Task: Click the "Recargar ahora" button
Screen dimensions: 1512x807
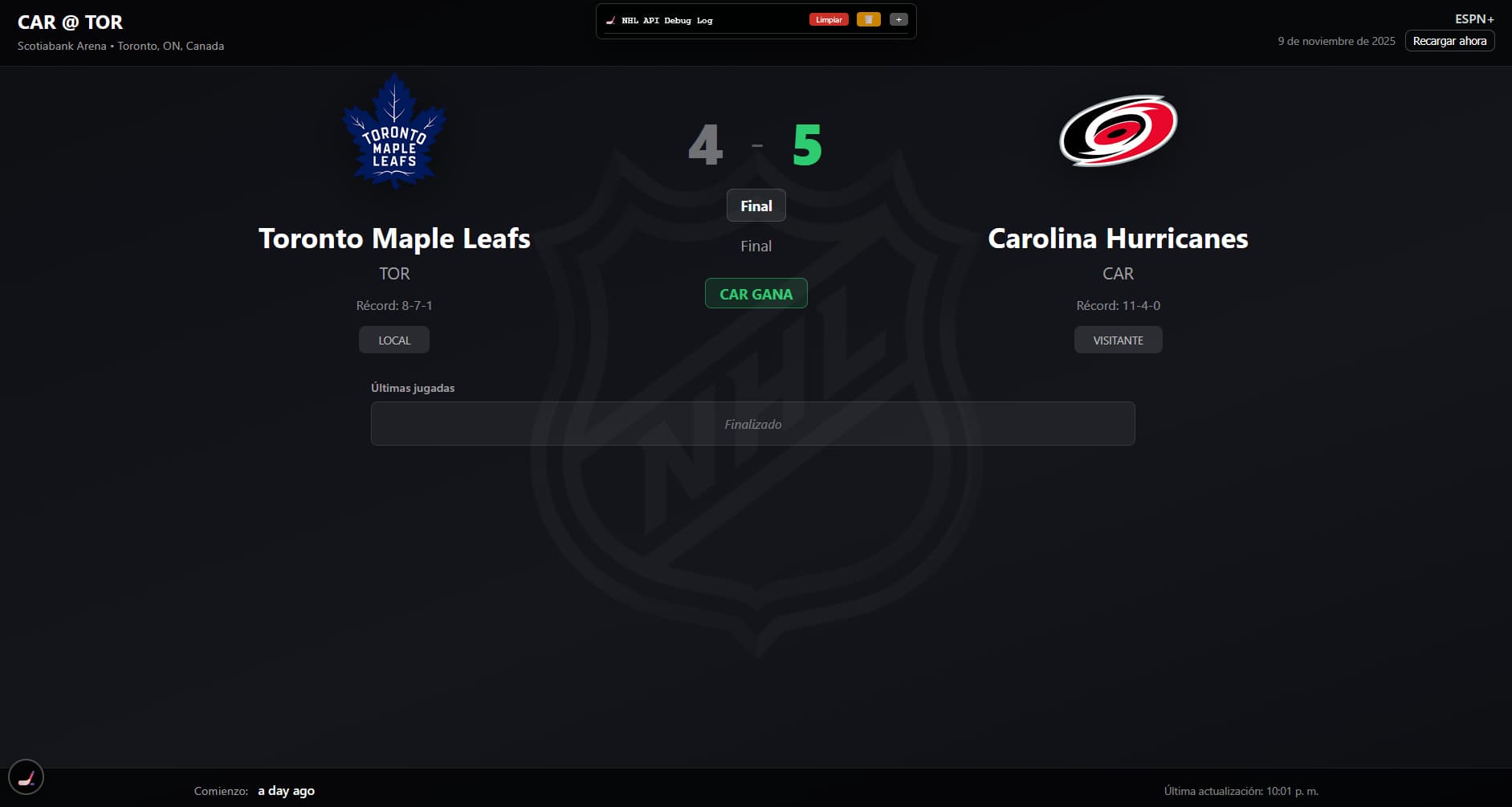Action: pyautogui.click(x=1449, y=41)
